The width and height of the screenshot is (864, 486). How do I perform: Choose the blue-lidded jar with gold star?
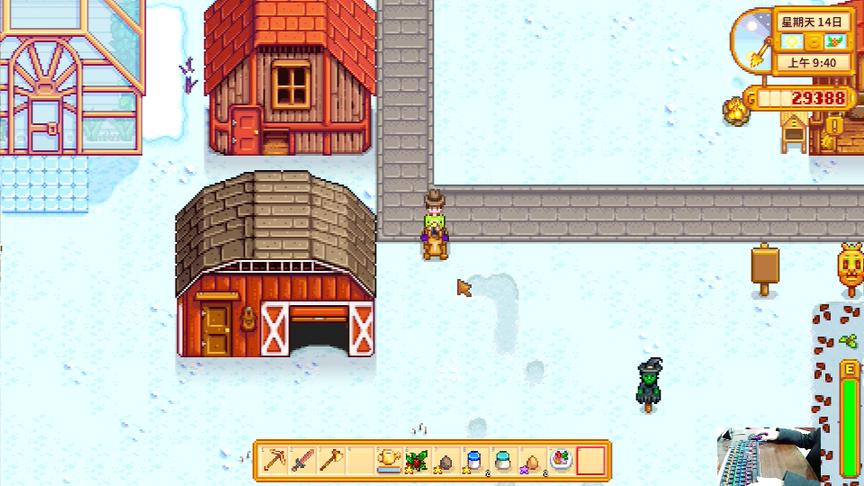[475, 460]
